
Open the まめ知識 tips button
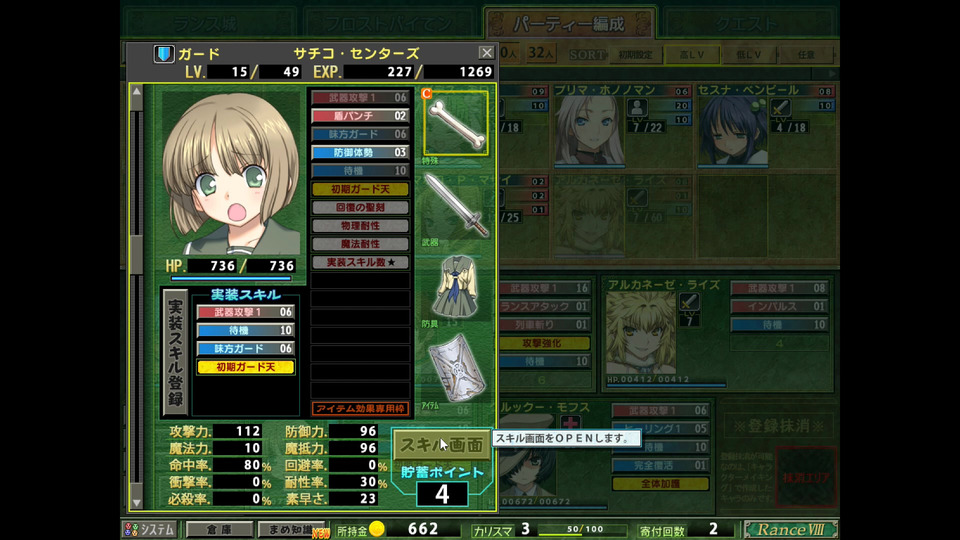pyautogui.click(x=290, y=529)
